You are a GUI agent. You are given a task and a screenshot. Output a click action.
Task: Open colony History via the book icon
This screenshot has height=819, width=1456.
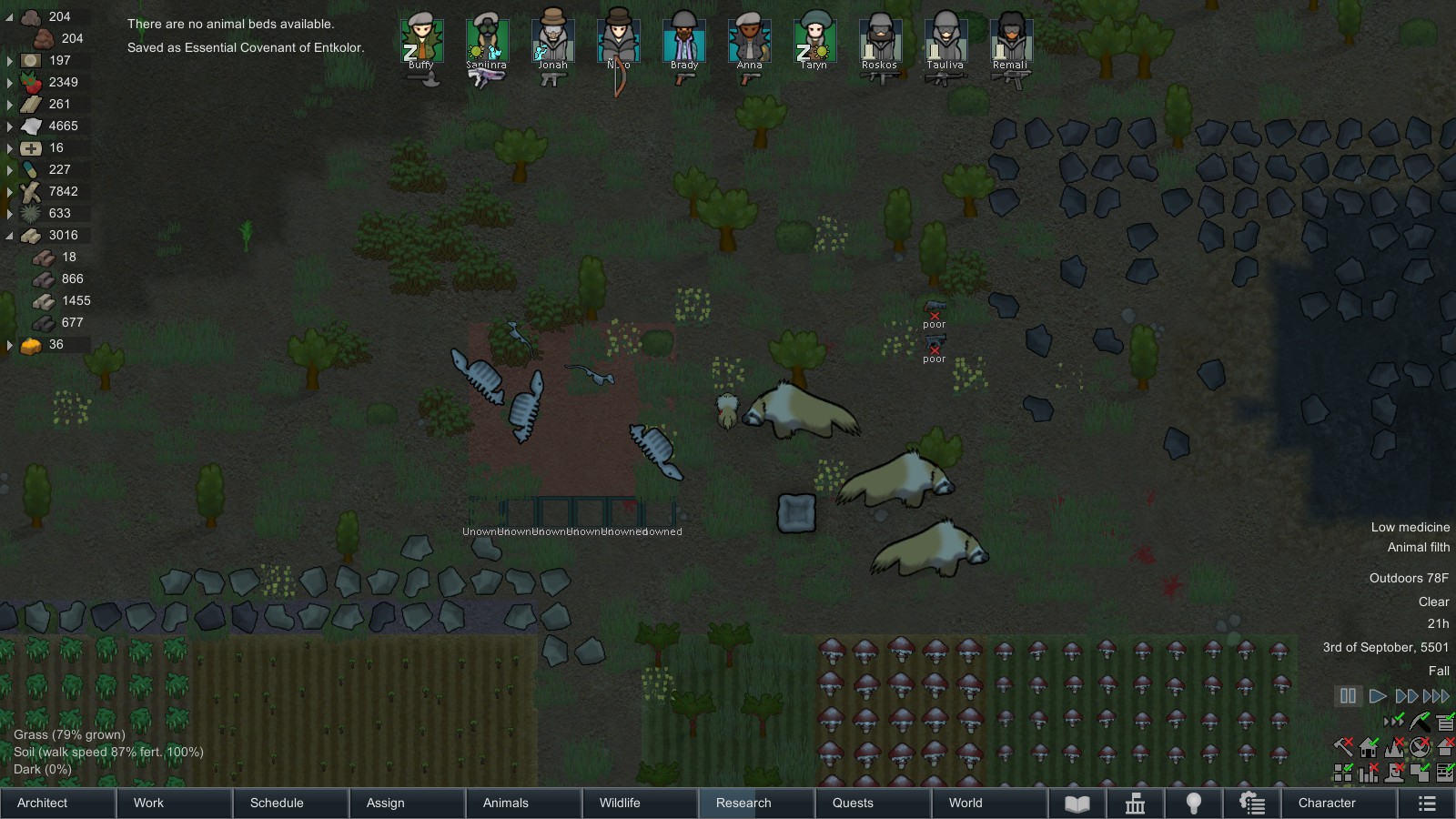click(1078, 804)
